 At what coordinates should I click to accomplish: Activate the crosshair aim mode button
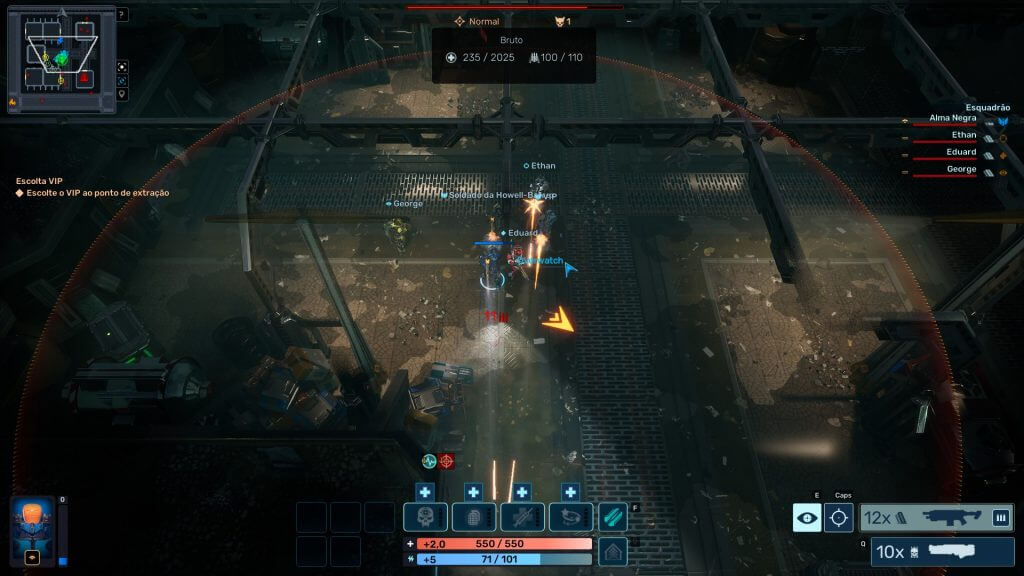(x=839, y=517)
